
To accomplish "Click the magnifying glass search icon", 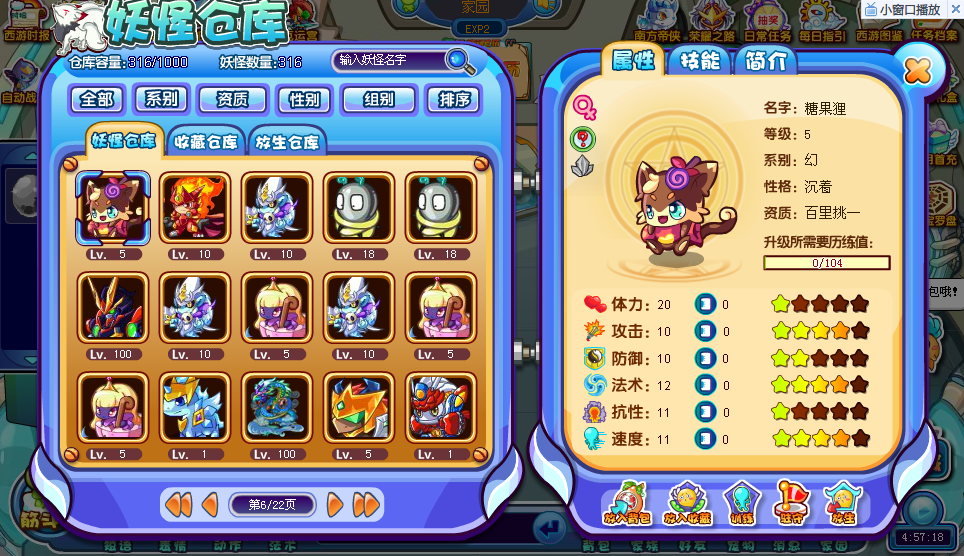I will pyautogui.click(x=460, y=61).
